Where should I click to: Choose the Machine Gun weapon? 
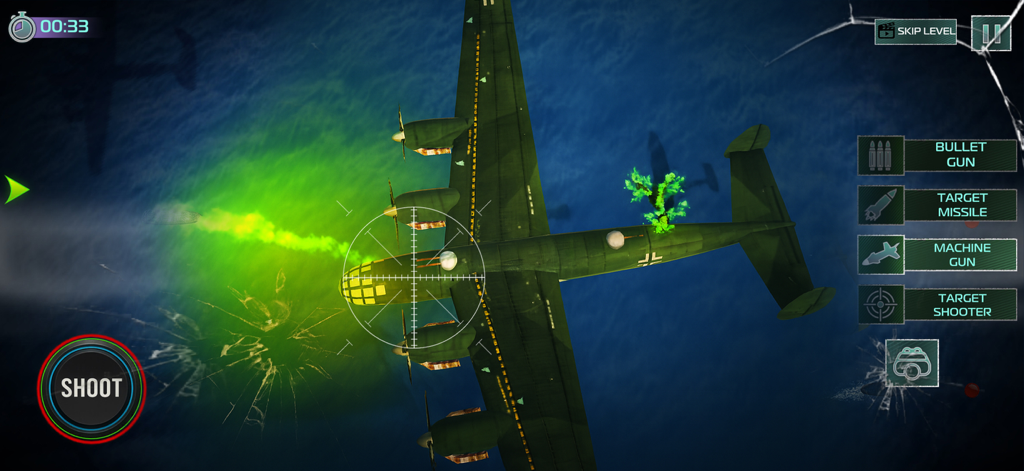click(937, 255)
